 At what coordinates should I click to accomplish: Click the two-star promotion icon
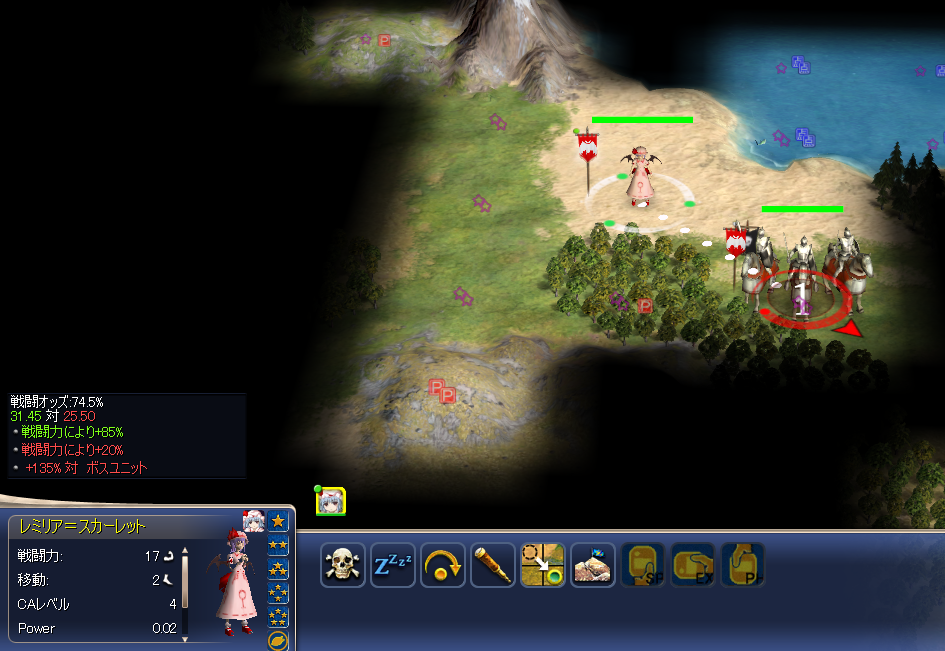point(279,545)
